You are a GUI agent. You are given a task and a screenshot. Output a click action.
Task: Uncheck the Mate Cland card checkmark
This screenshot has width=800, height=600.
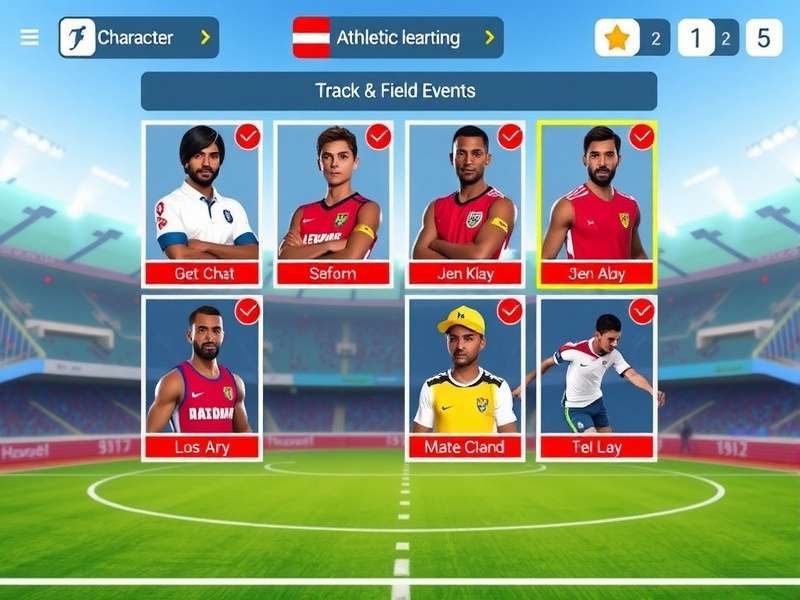tap(510, 312)
